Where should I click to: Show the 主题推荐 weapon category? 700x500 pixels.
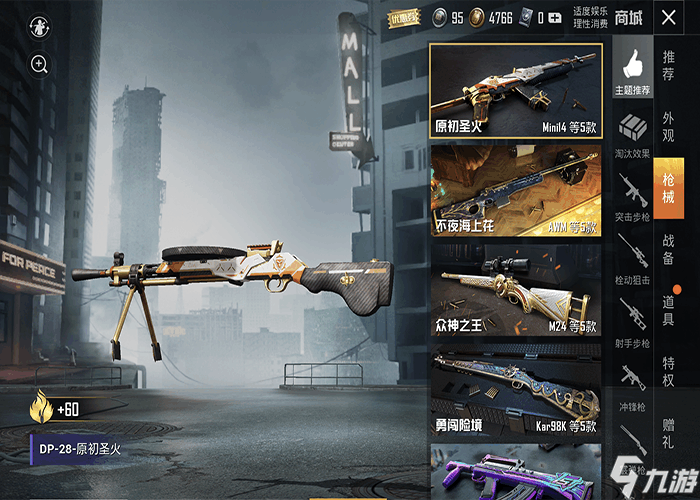[632, 72]
